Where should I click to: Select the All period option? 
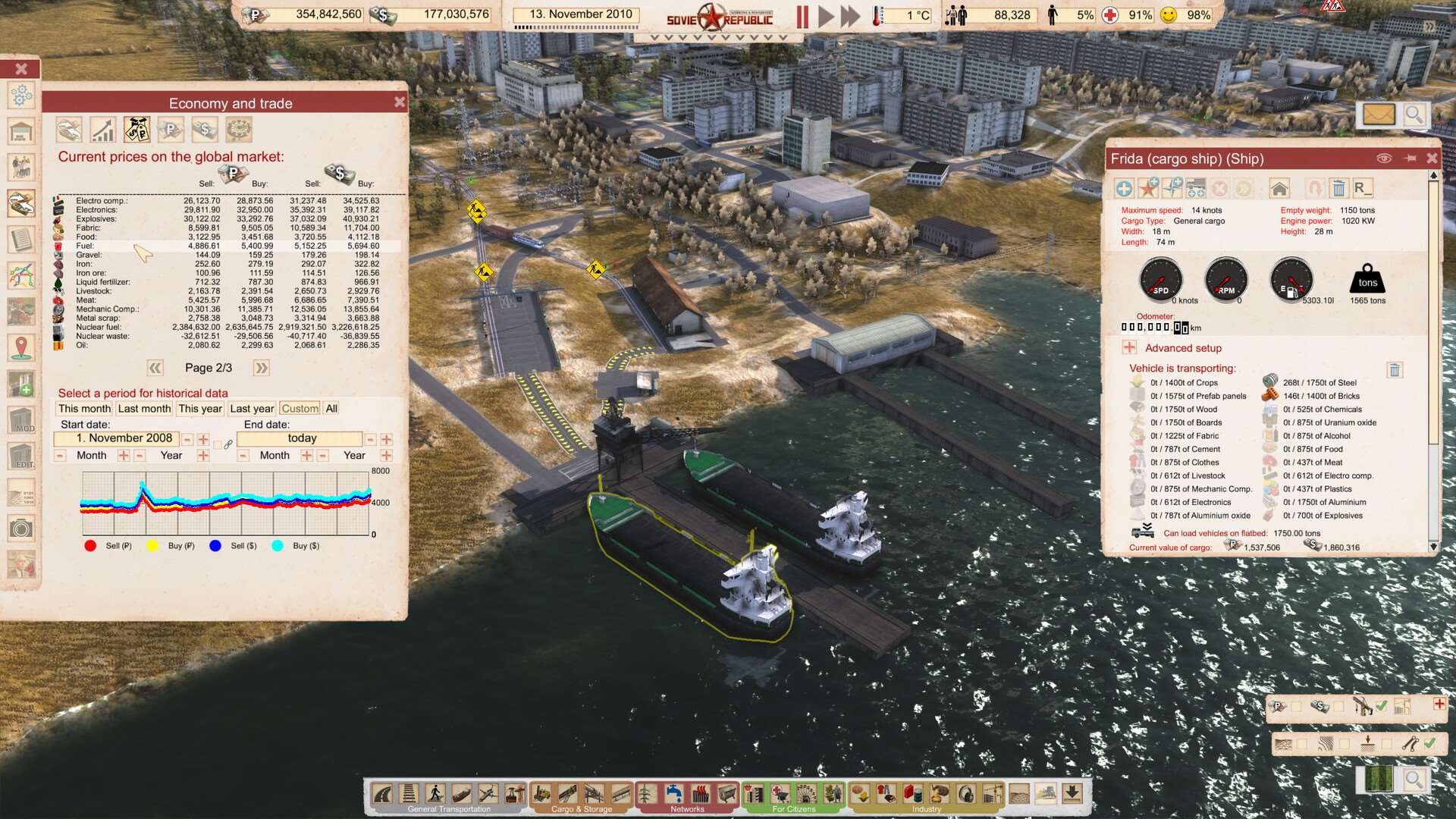click(x=331, y=409)
